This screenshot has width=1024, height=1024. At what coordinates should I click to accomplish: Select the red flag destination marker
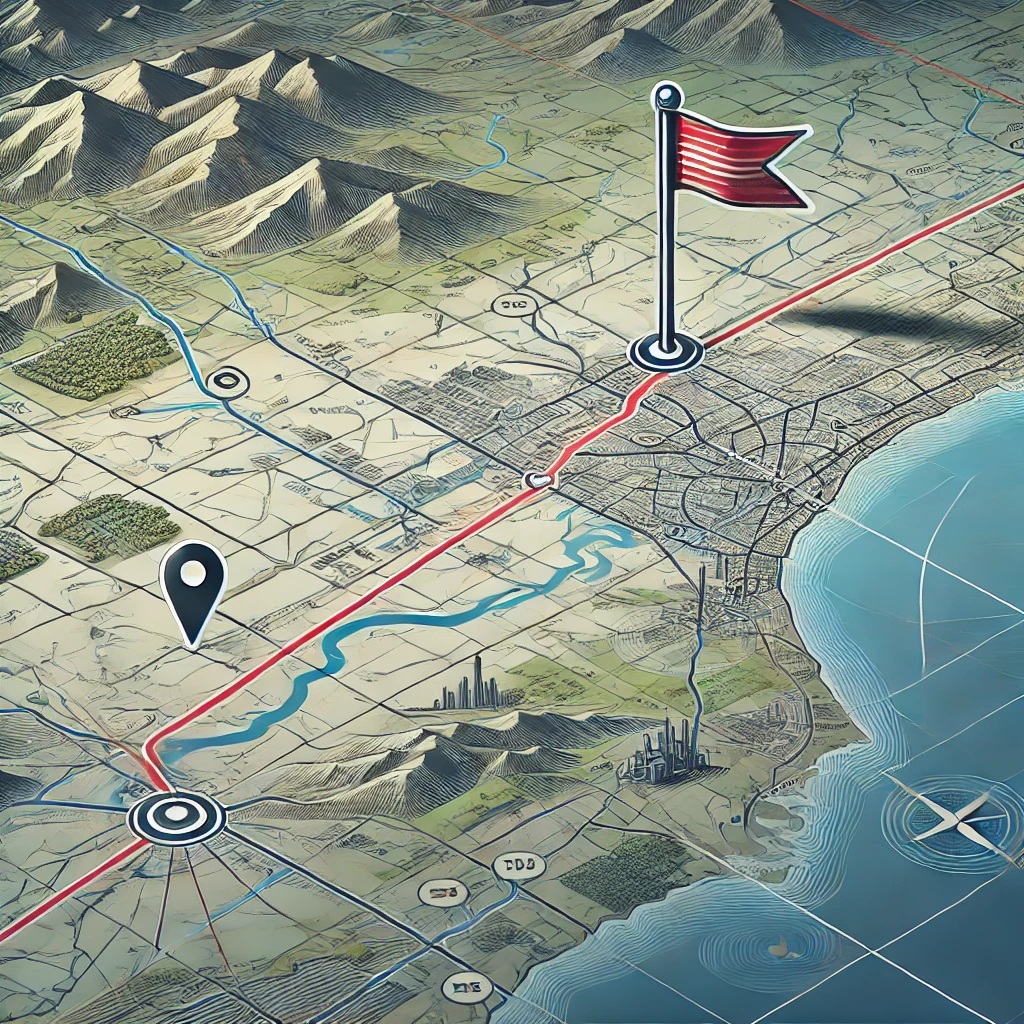point(735,165)
